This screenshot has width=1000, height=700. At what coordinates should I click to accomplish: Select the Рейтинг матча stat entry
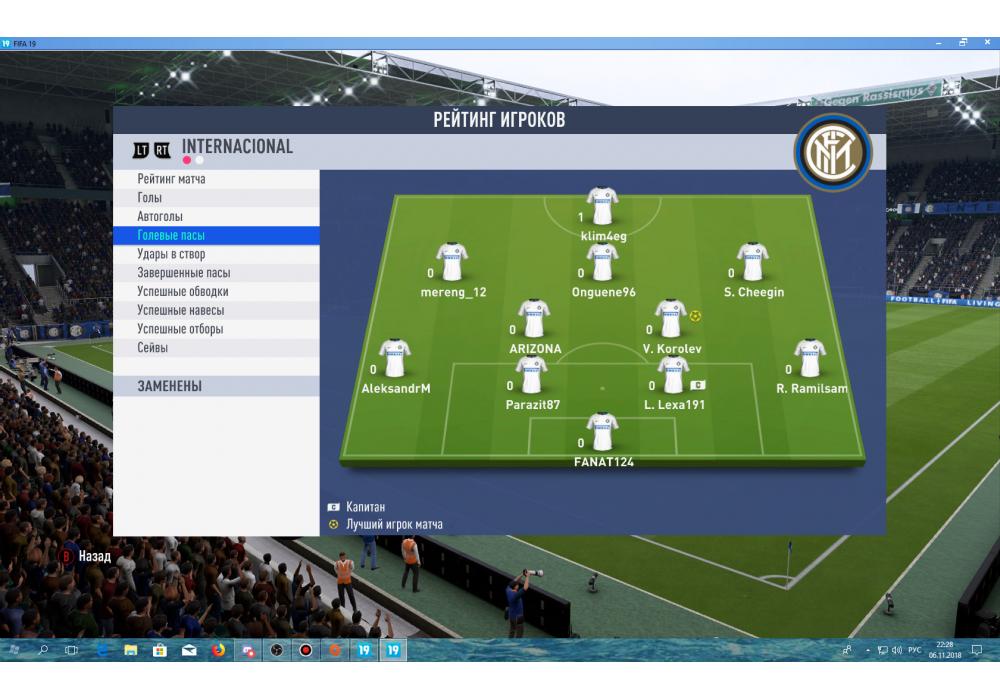(x=172, y=179)
